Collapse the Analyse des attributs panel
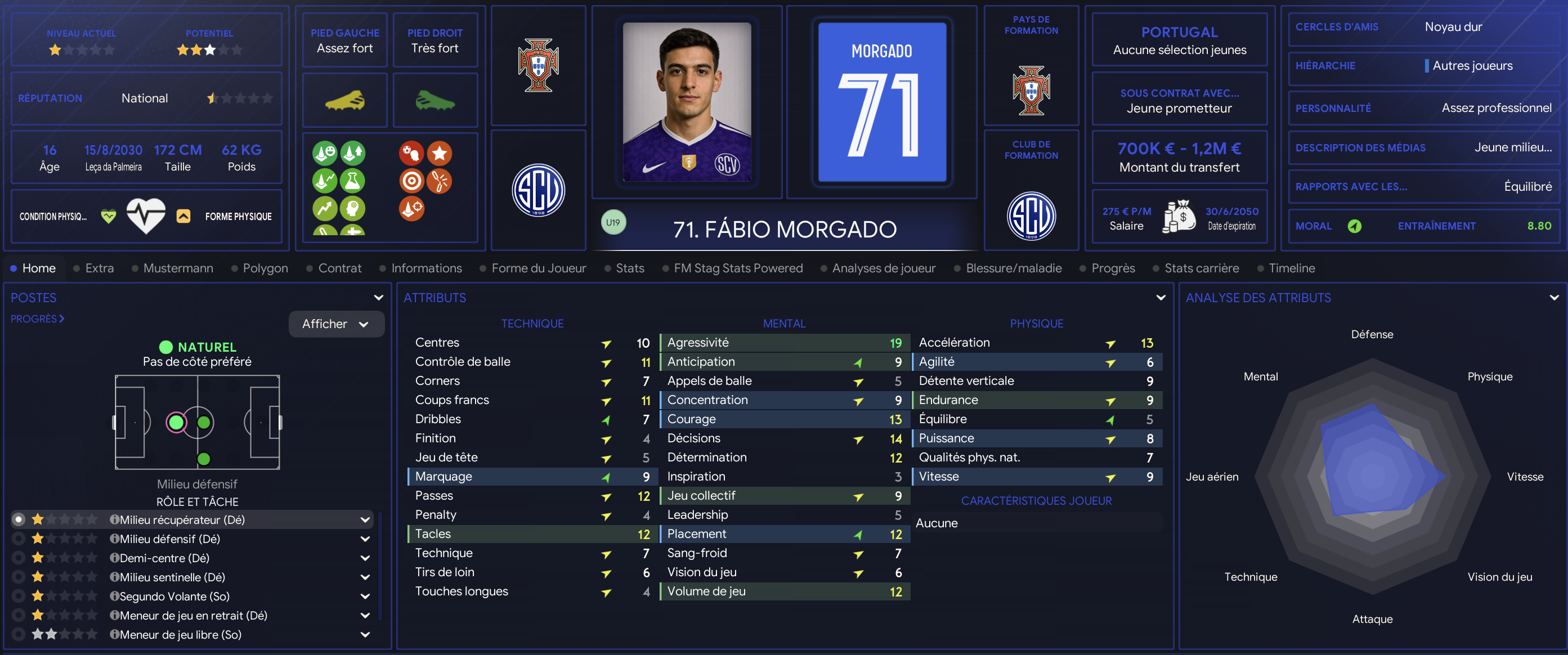Image resolution: width=1568 pixels, height=655 pixels. coord(1553,298)
